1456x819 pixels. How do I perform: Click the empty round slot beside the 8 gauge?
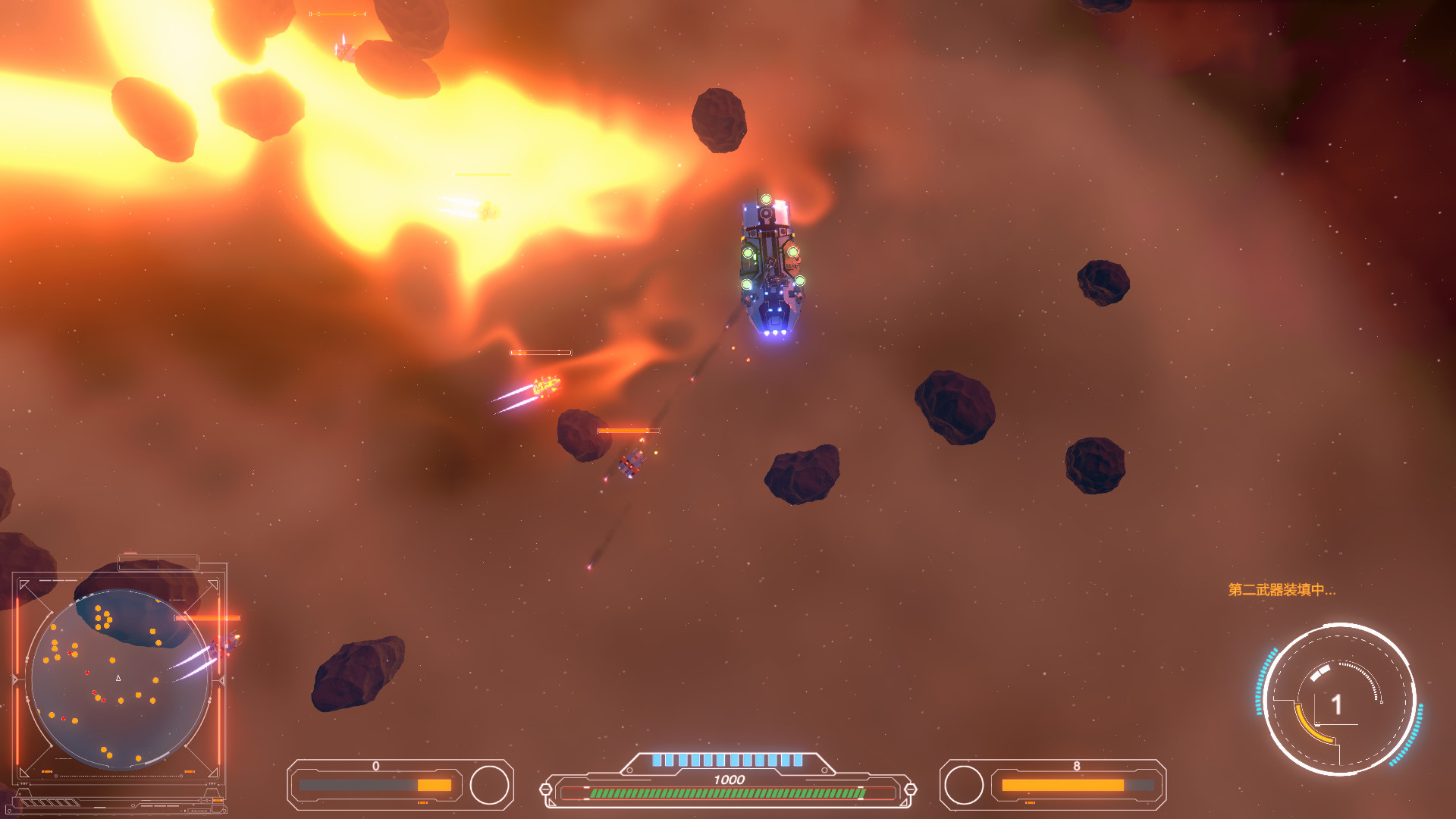[x=964, y=785]
